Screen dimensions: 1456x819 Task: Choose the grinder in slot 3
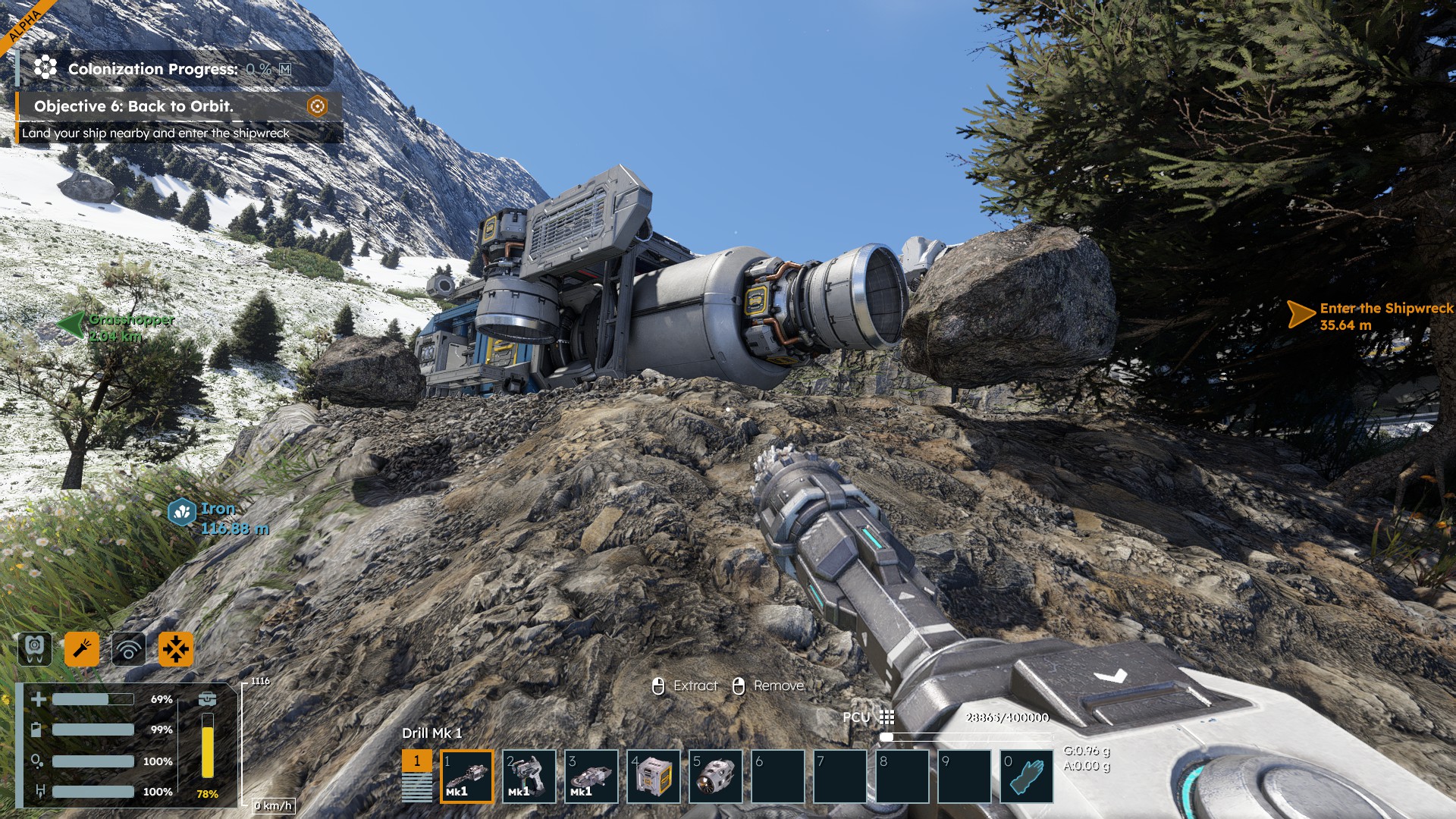click(591, 776)
